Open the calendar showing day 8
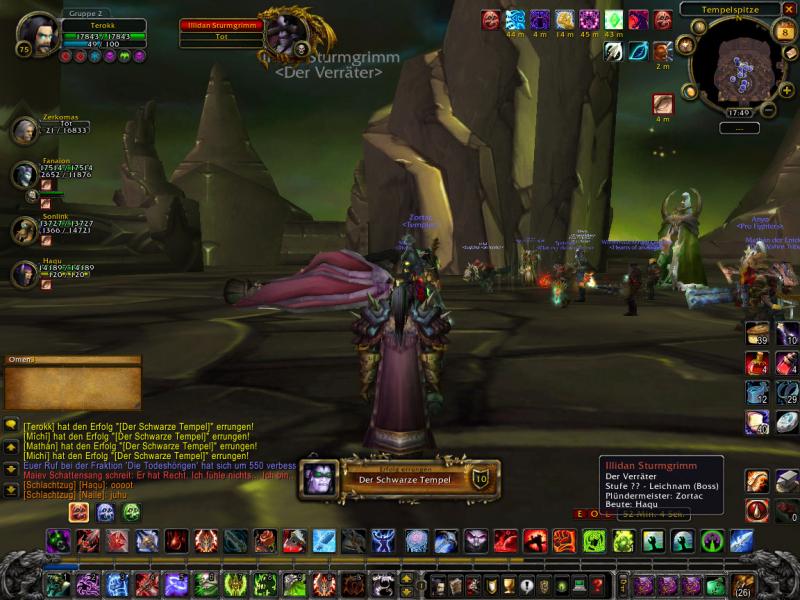 click(785, 33)
